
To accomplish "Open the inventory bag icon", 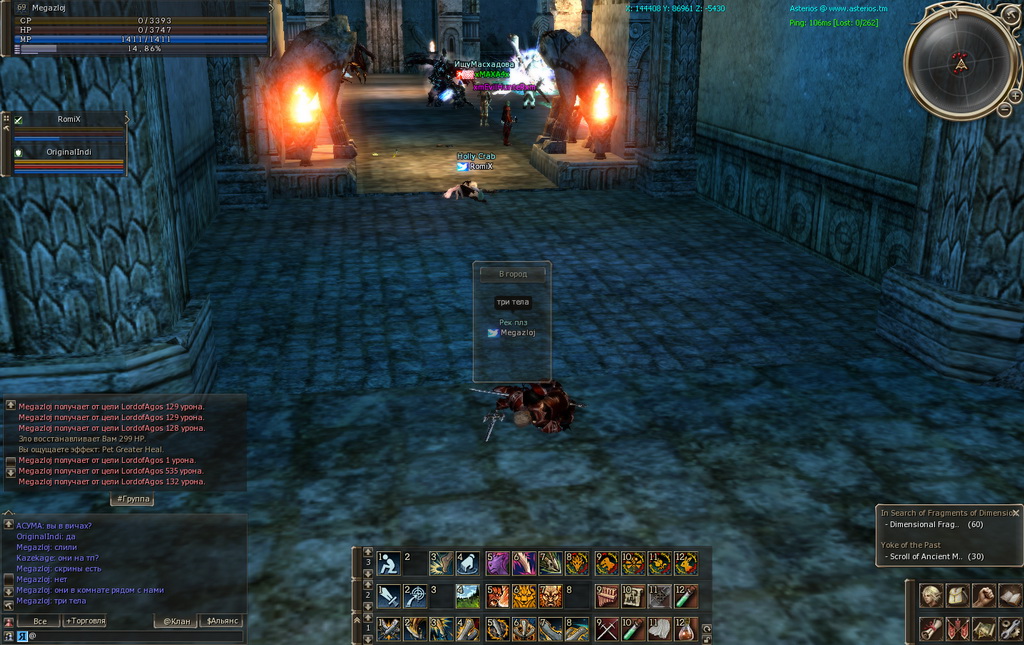I will (957, 596).
